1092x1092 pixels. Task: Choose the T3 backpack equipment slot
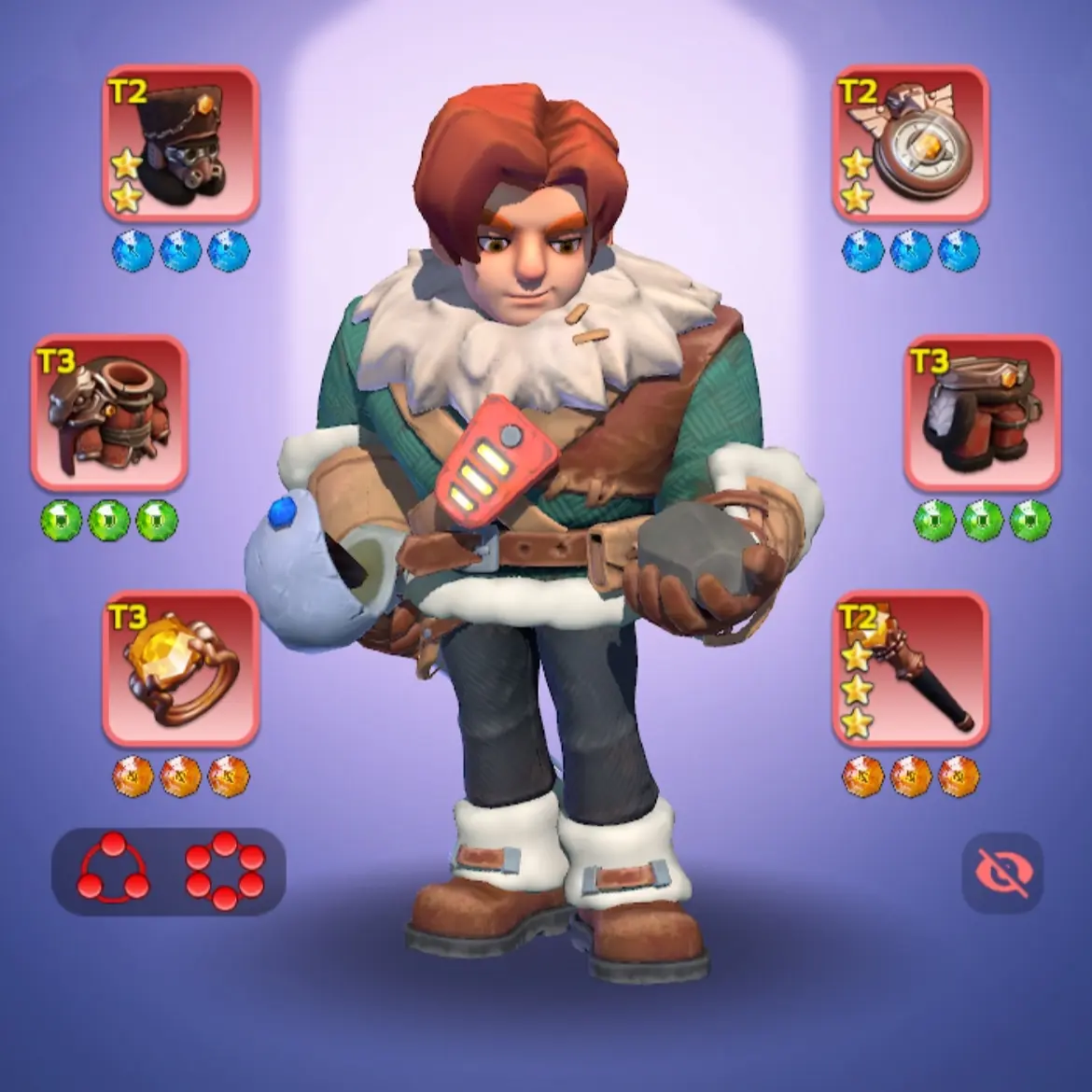click(982, 413)
